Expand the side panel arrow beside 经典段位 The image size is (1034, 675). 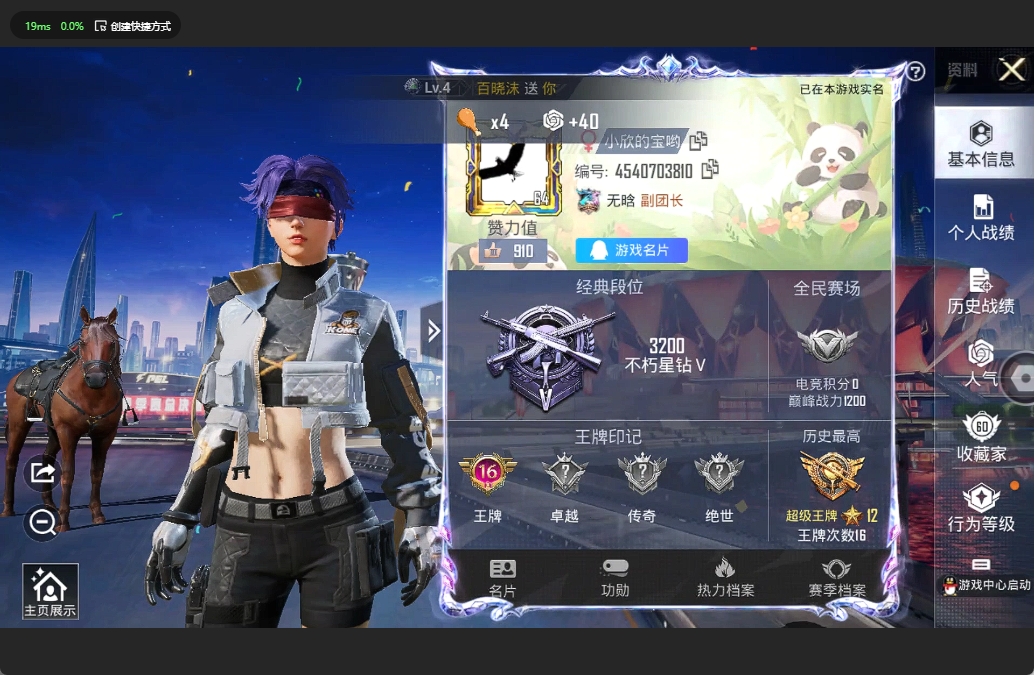(x=433, y=331)
